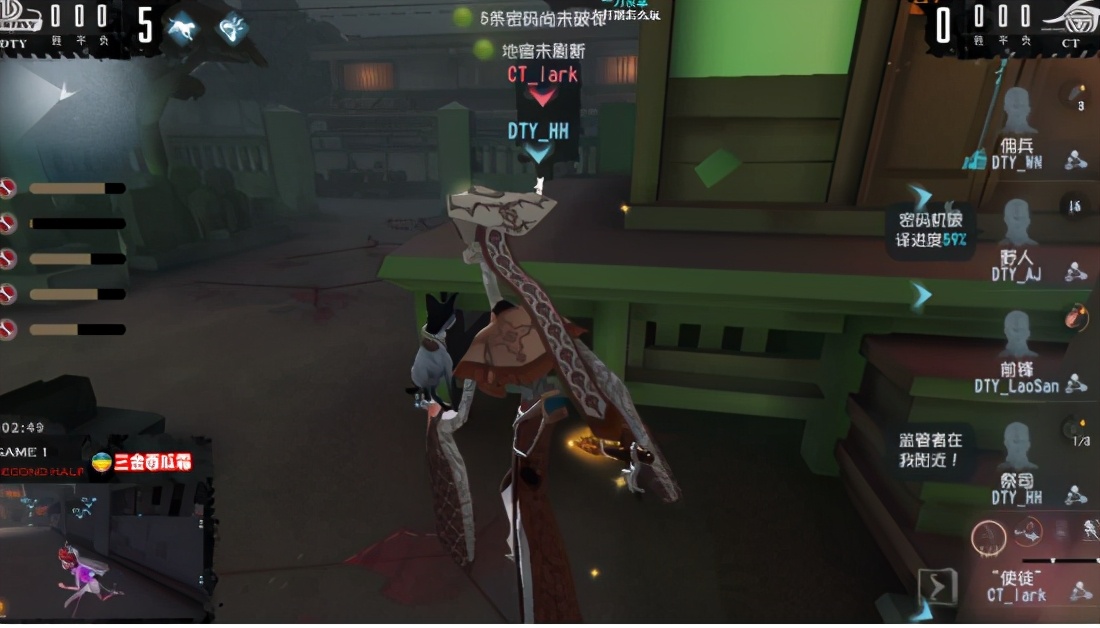The height and width of the screenshot is (628, 1100).
Task: Click the swirl trait icon beside the horse
Action: pos(232,27)
